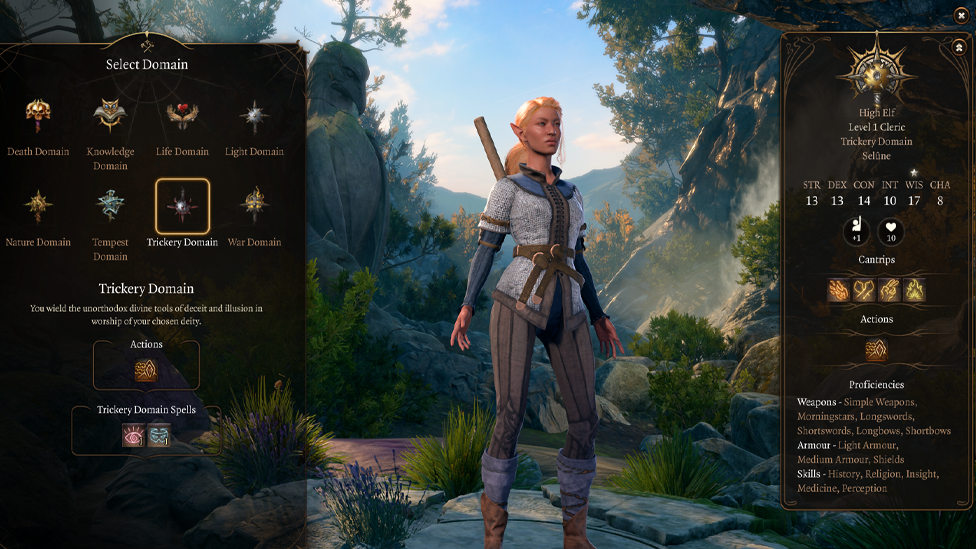Click the Fire Bolt cantrip icon

click(839, 290)
